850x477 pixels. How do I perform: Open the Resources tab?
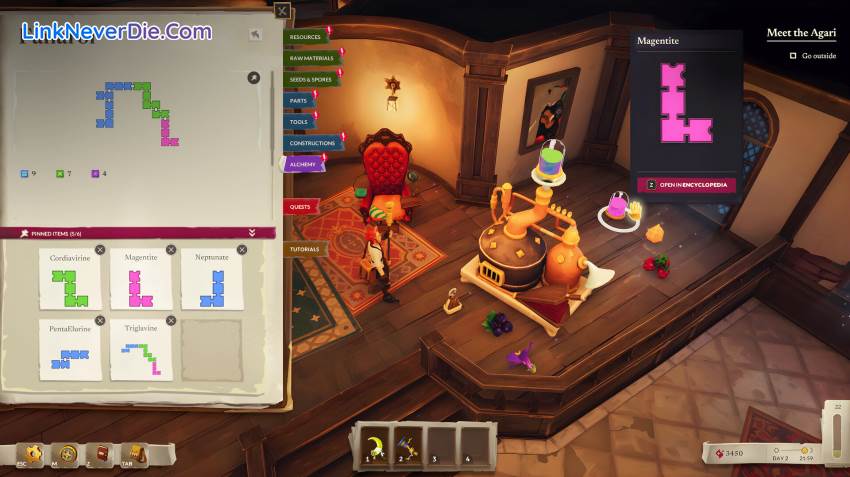coord(306,37)
